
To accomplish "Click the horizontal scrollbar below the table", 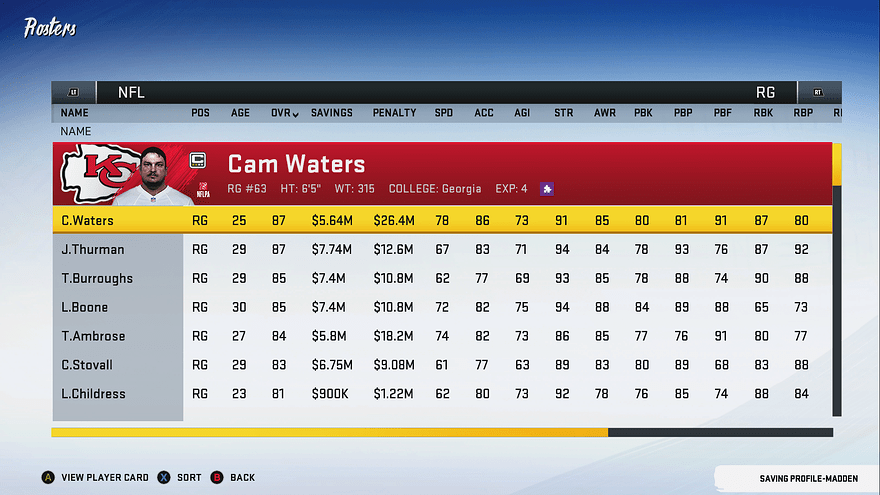I will point(442,433).
